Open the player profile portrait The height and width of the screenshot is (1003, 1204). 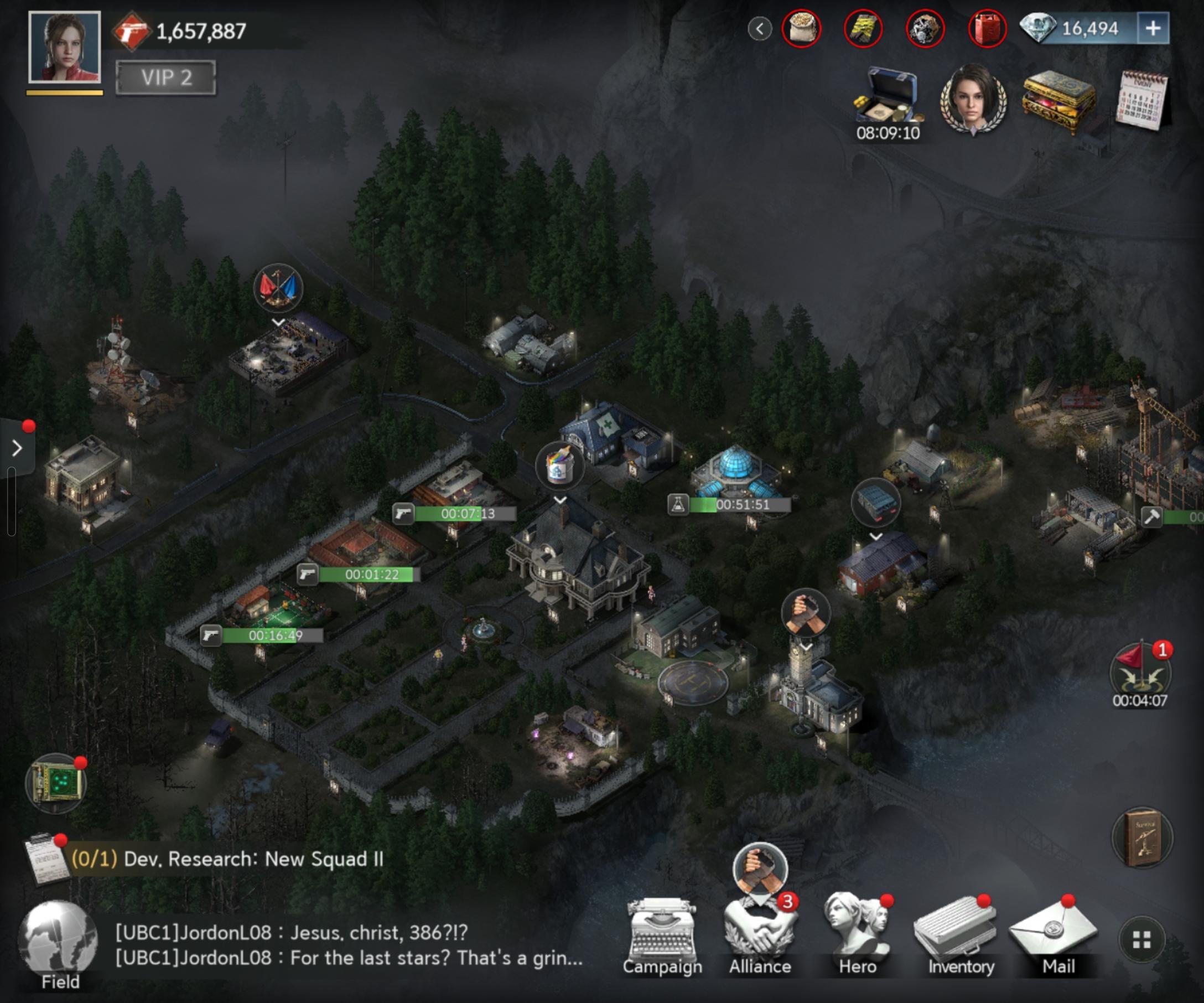(x=64, y=48)
